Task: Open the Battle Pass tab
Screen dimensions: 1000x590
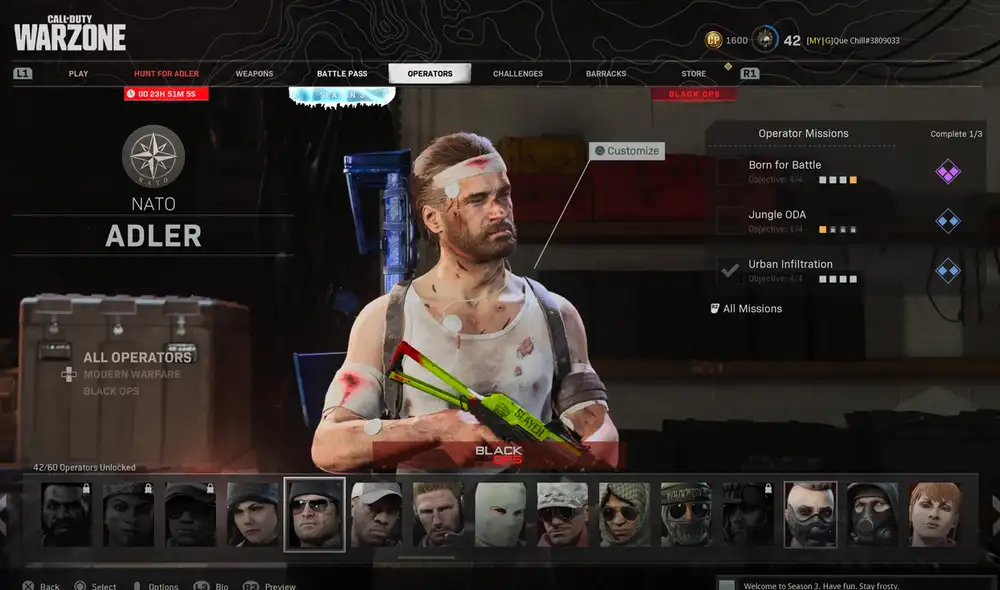Action: [342, 74]
